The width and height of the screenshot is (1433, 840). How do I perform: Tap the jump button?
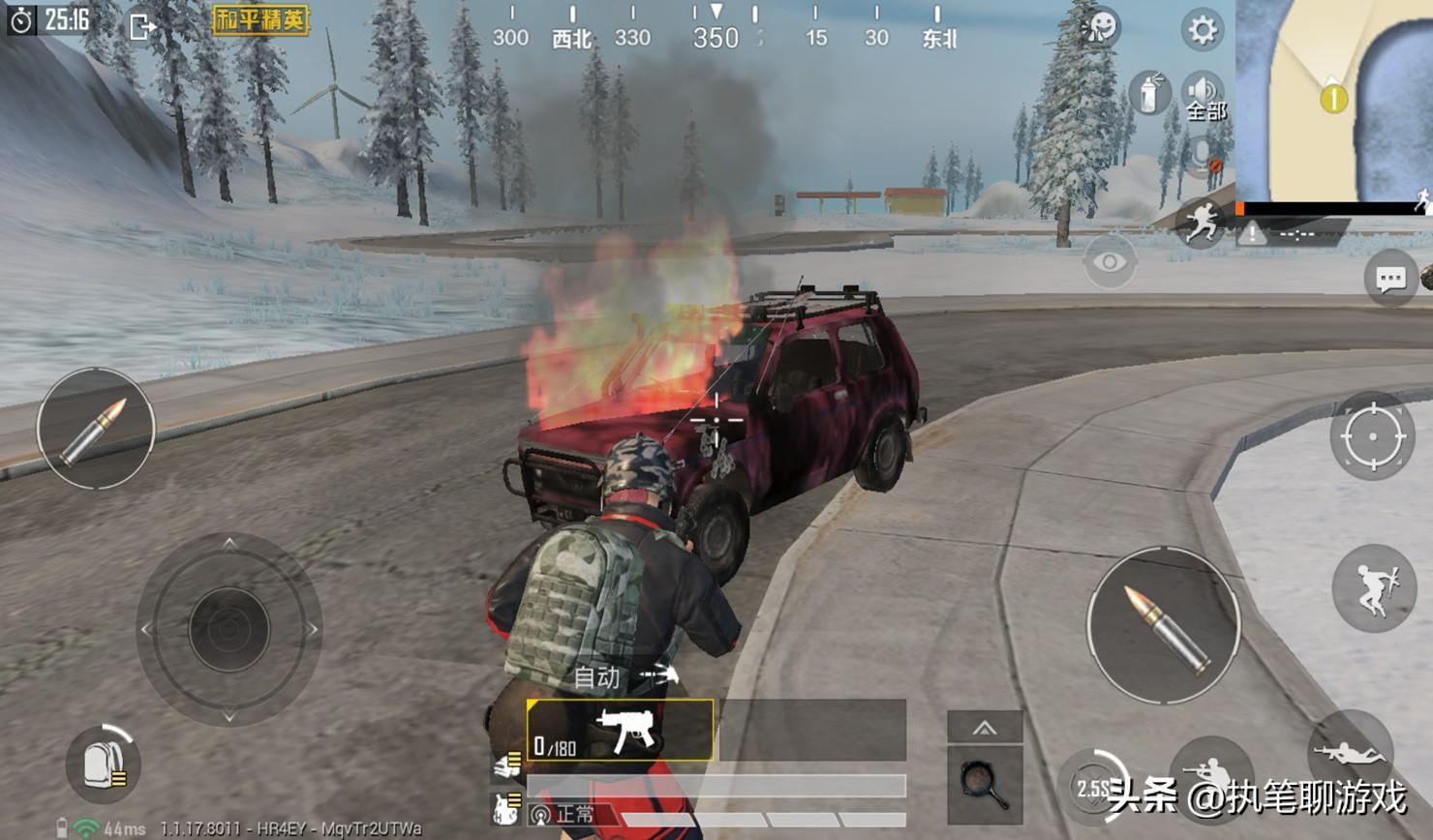(1374, 588)
